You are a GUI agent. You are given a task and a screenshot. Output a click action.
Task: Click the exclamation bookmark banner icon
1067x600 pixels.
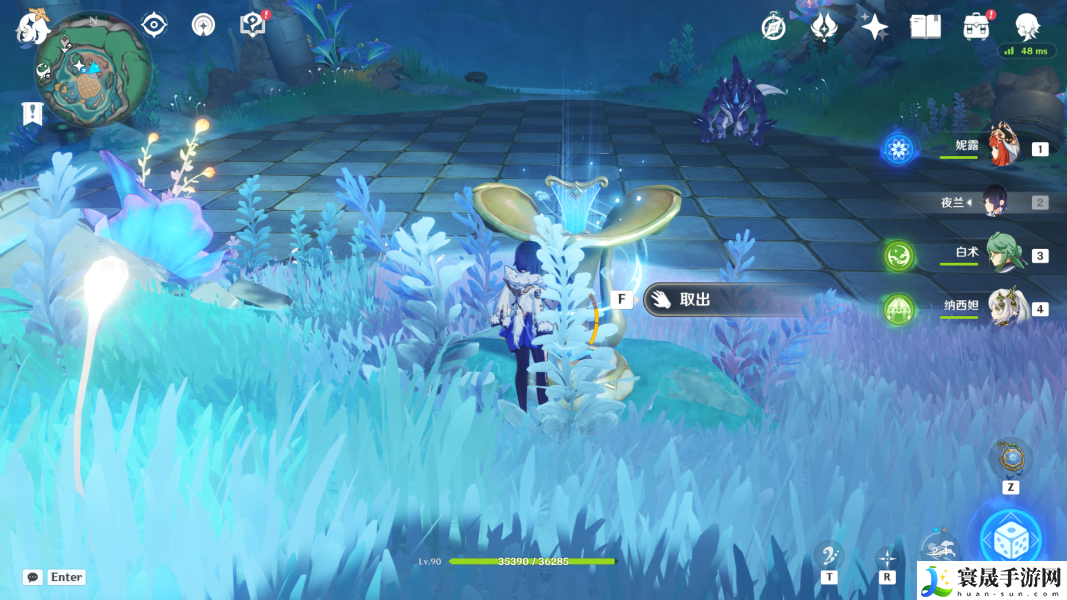point(31,114)
